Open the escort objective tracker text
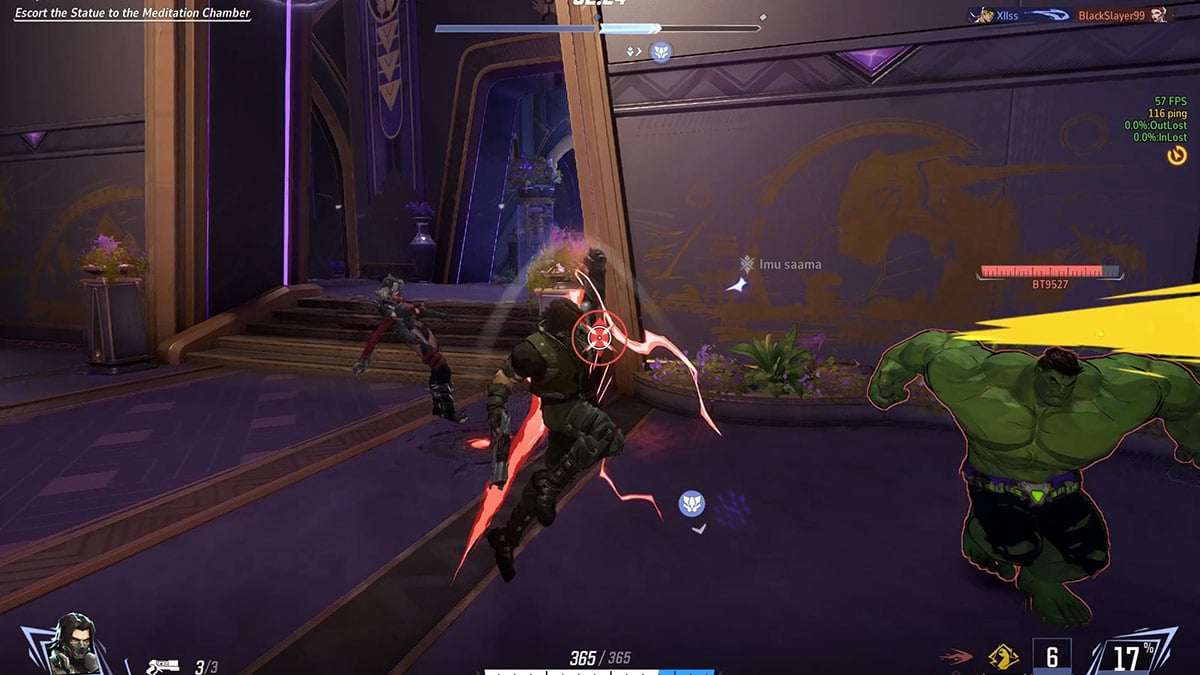 click(x=132, y=14)
